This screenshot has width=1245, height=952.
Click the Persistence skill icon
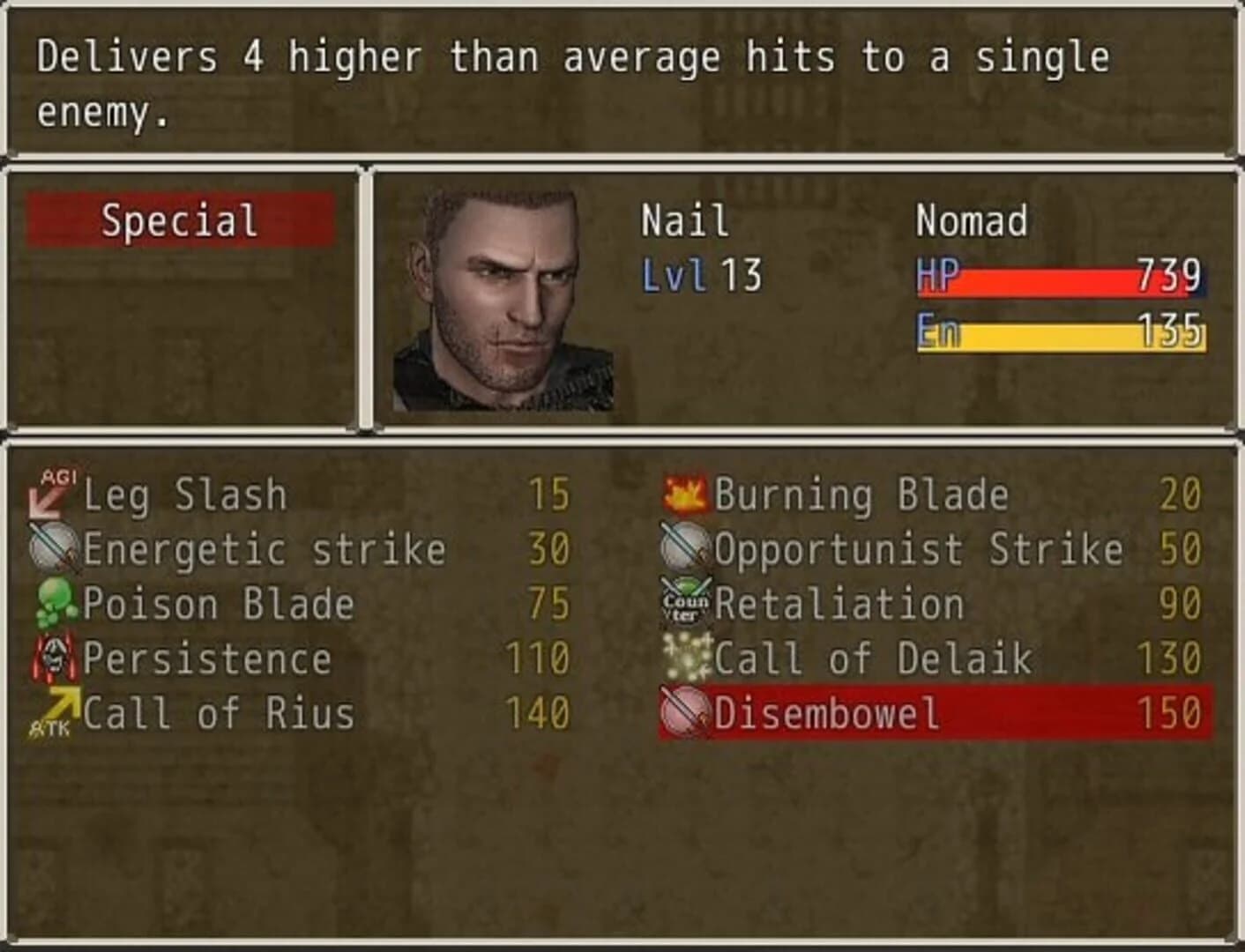(x=55, y=658)
